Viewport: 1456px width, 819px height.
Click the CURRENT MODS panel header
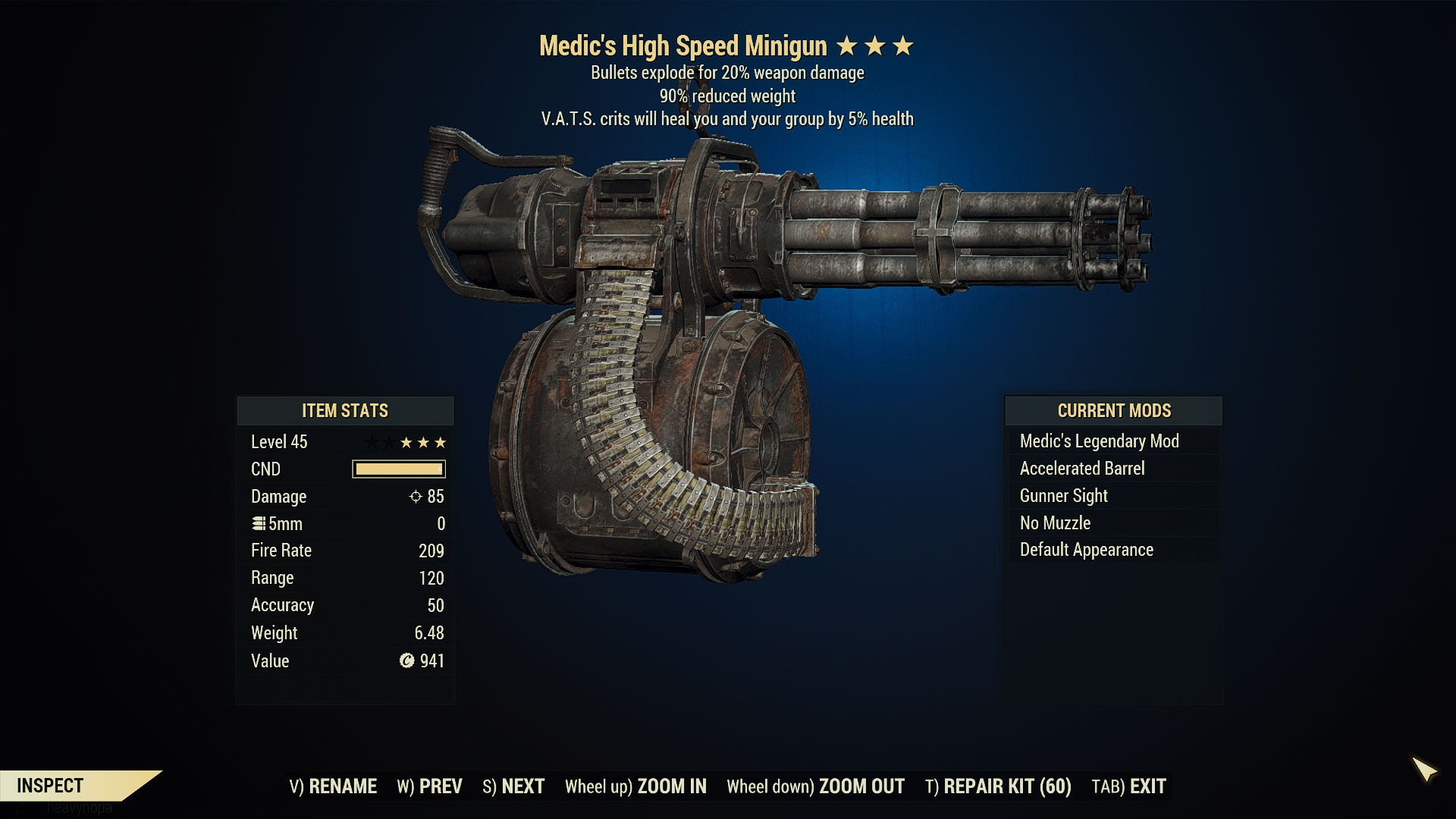(1113, 411)
